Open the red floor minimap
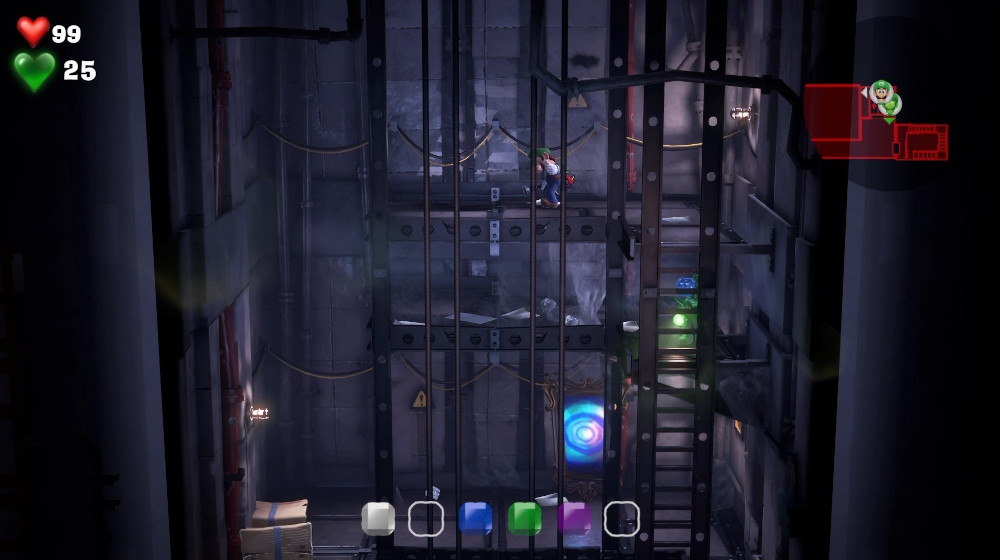 [874, 124]
